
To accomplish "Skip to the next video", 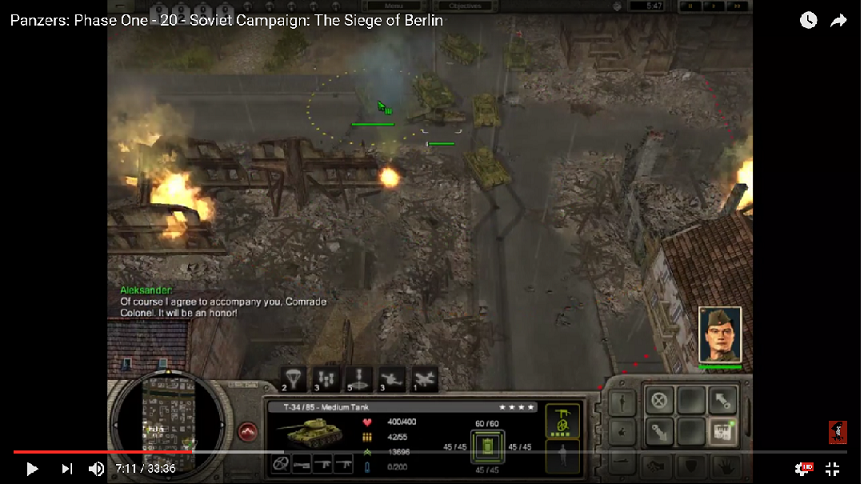I will click(x=67, y=468).
